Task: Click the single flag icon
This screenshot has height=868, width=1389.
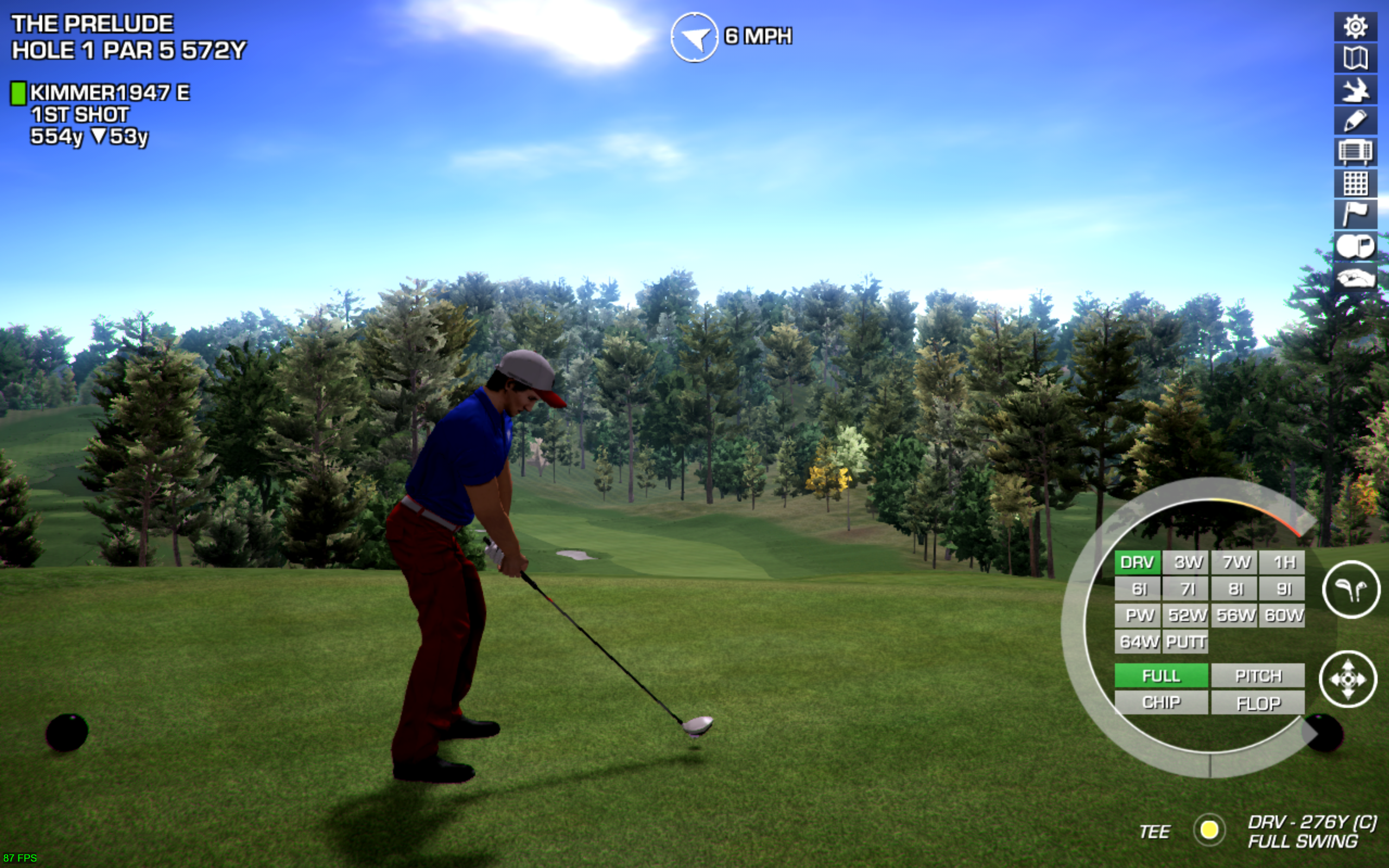Action: pyautogui.click(x=1355, y=215)
